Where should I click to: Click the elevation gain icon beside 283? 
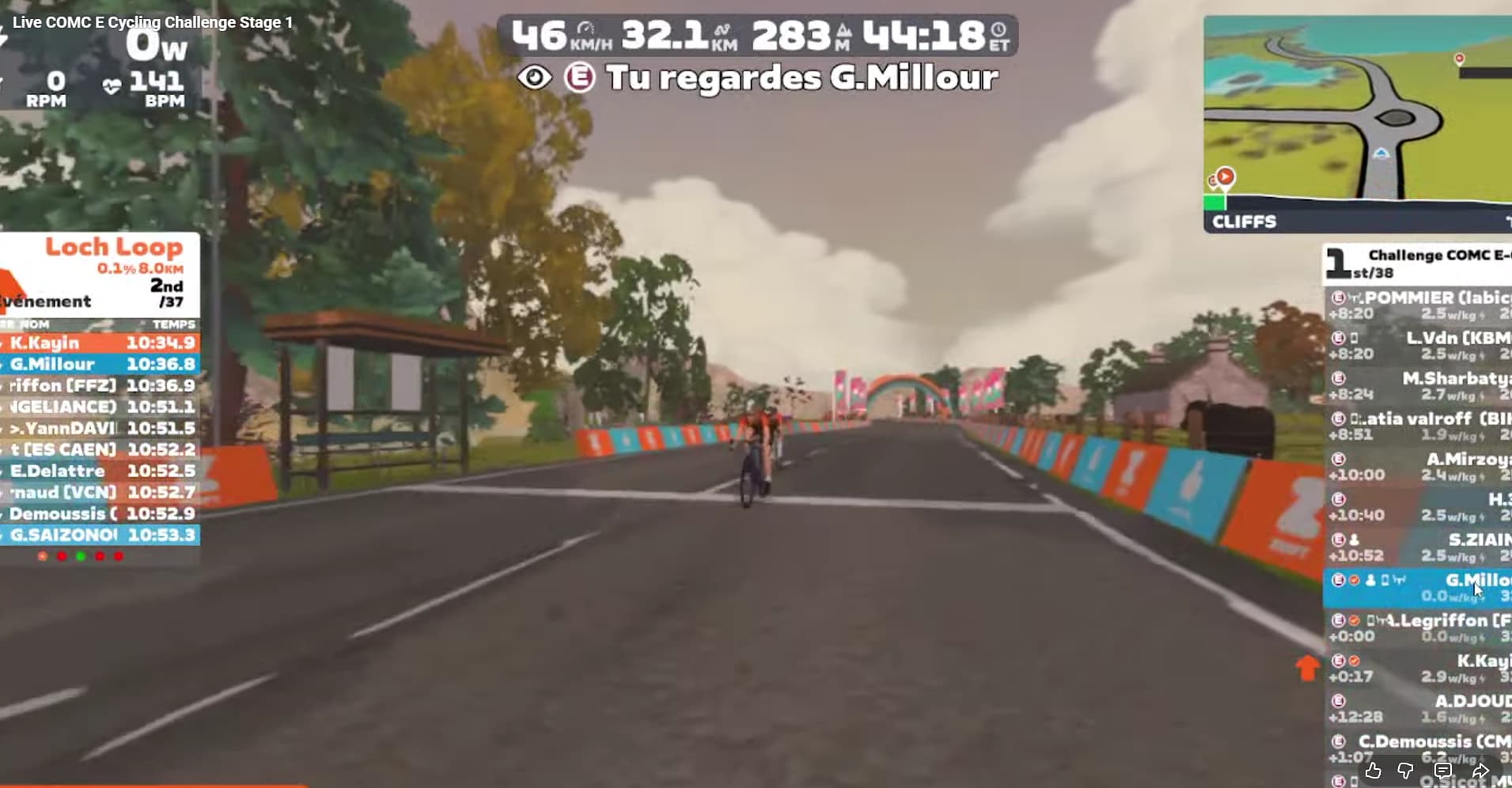pos(844,32)
